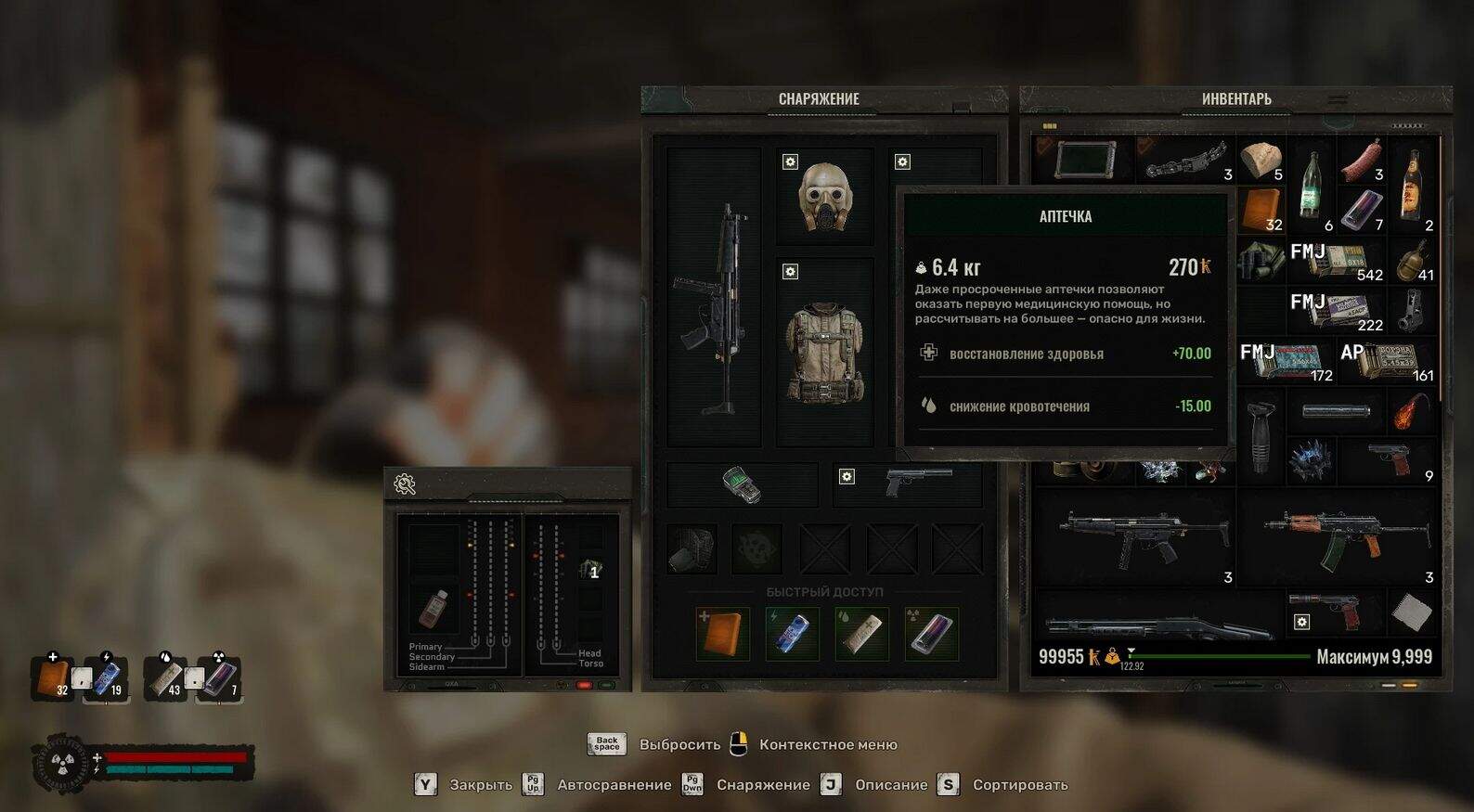The image size is (1474, 812).
Task: Select the equipped tan body armor
Action: pyautogui.click(x=824, y=353)
